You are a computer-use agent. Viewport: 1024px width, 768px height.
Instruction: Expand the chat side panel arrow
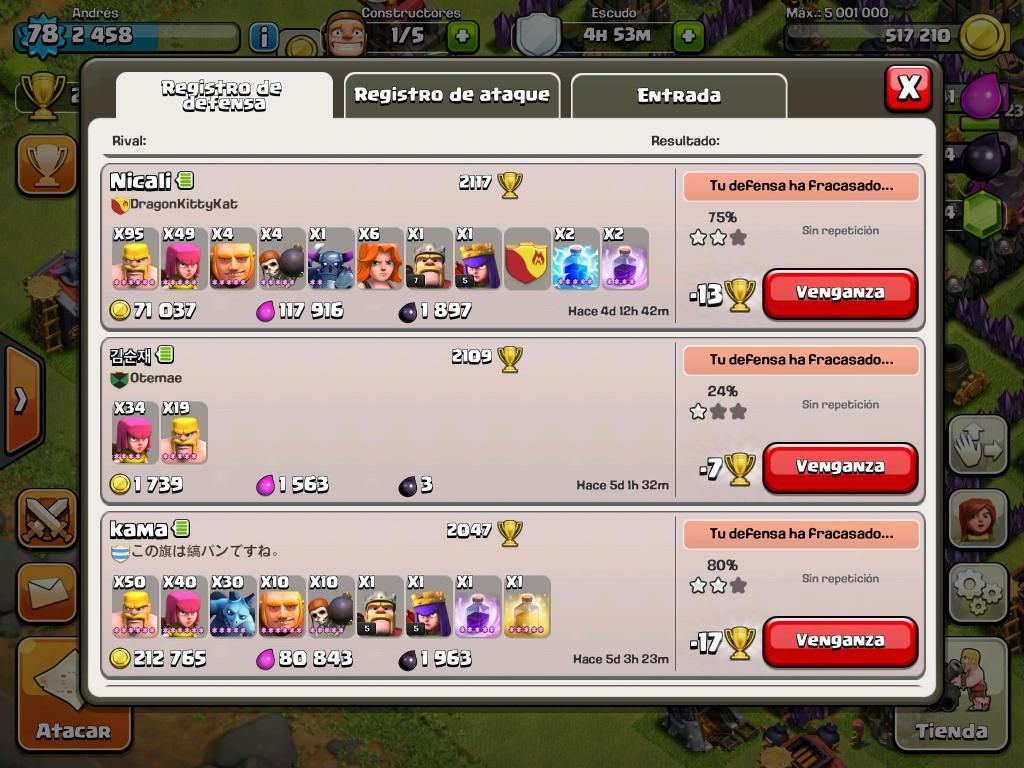(20, 400)
